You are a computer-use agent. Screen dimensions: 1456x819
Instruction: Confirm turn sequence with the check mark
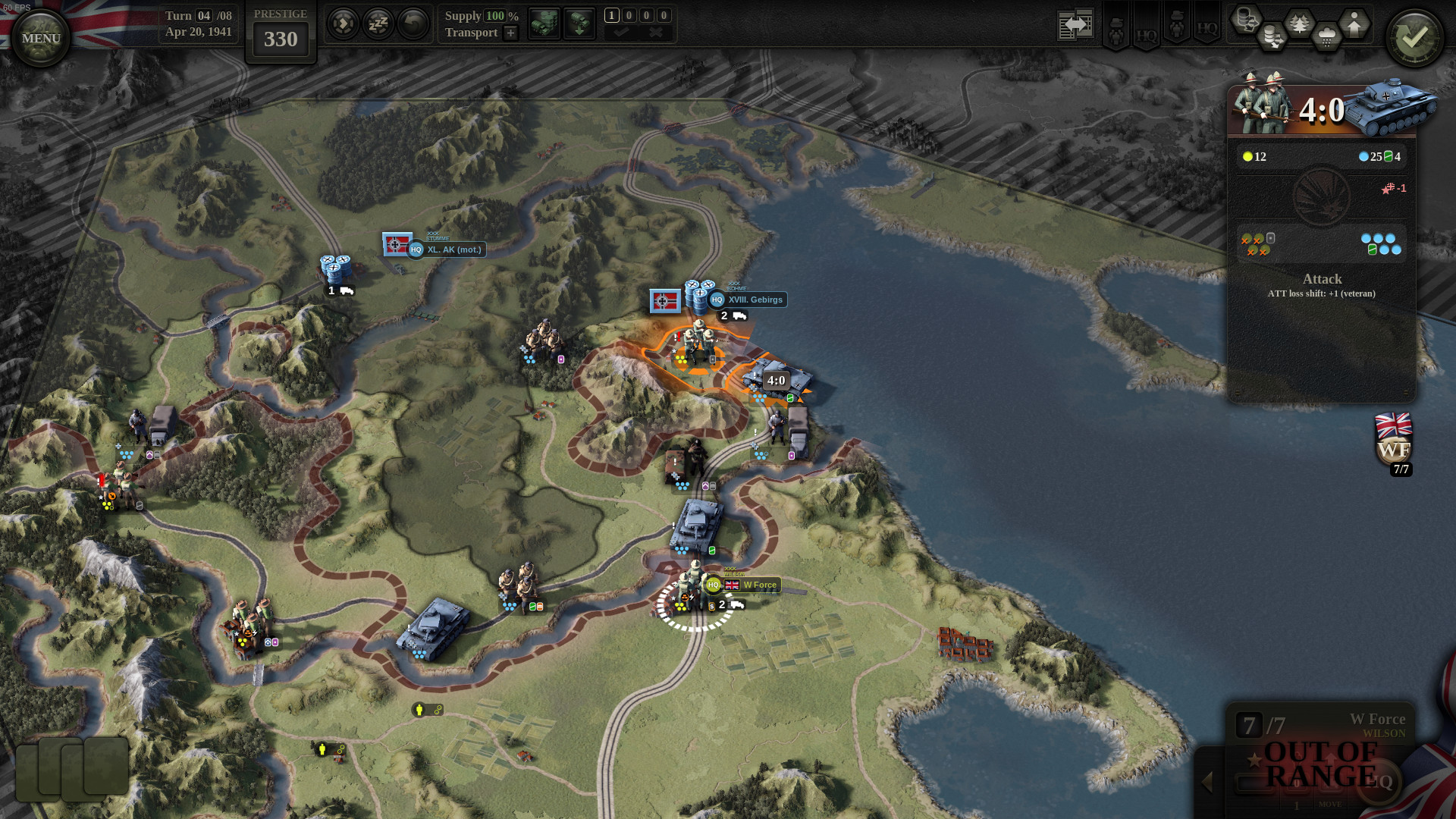coord(622,32)
